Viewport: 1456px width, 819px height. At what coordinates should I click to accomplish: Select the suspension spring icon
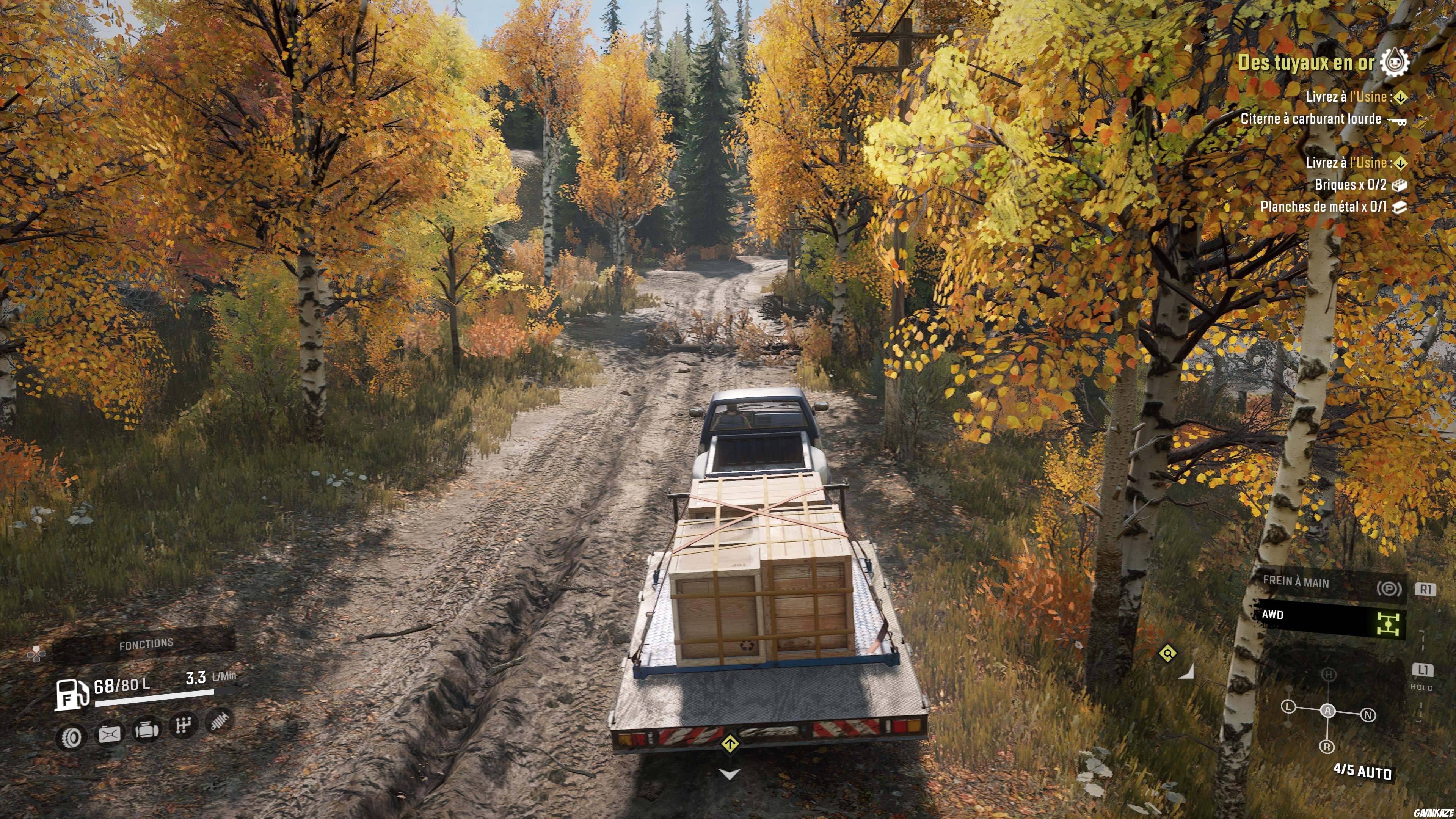tap(219, 721)
